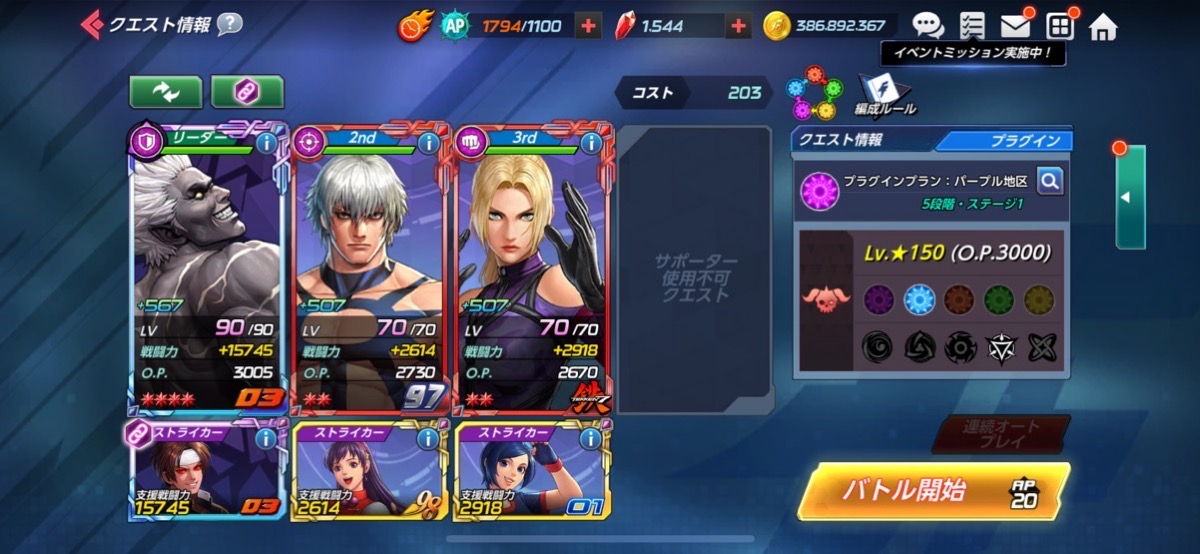Inspect plugin plan with magnifier button
This screenshot has height=554, width=1200.
point(1049,181)
